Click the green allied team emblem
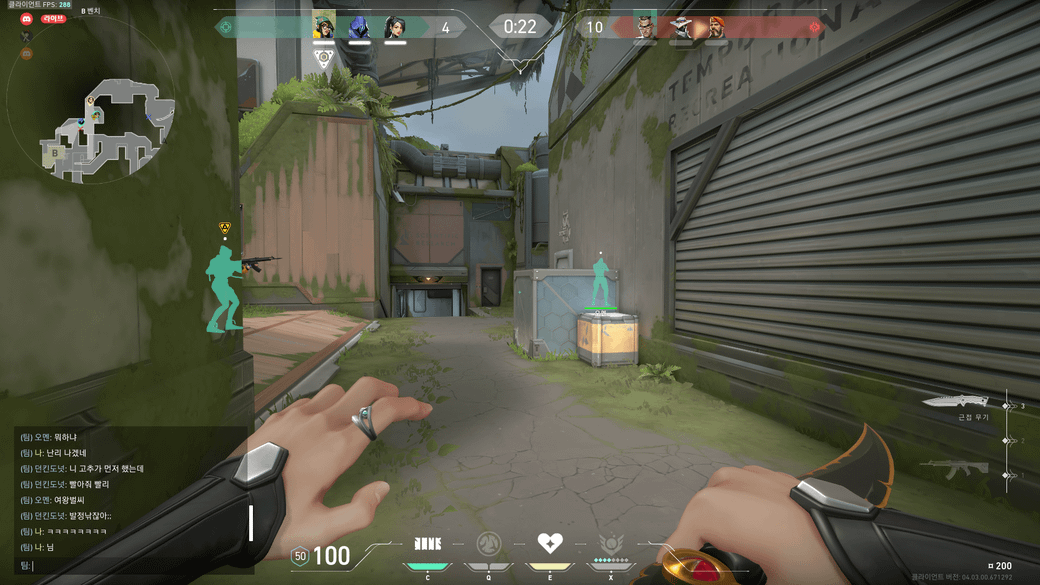Screen dimensions: 1040x585 coord(226,27)
